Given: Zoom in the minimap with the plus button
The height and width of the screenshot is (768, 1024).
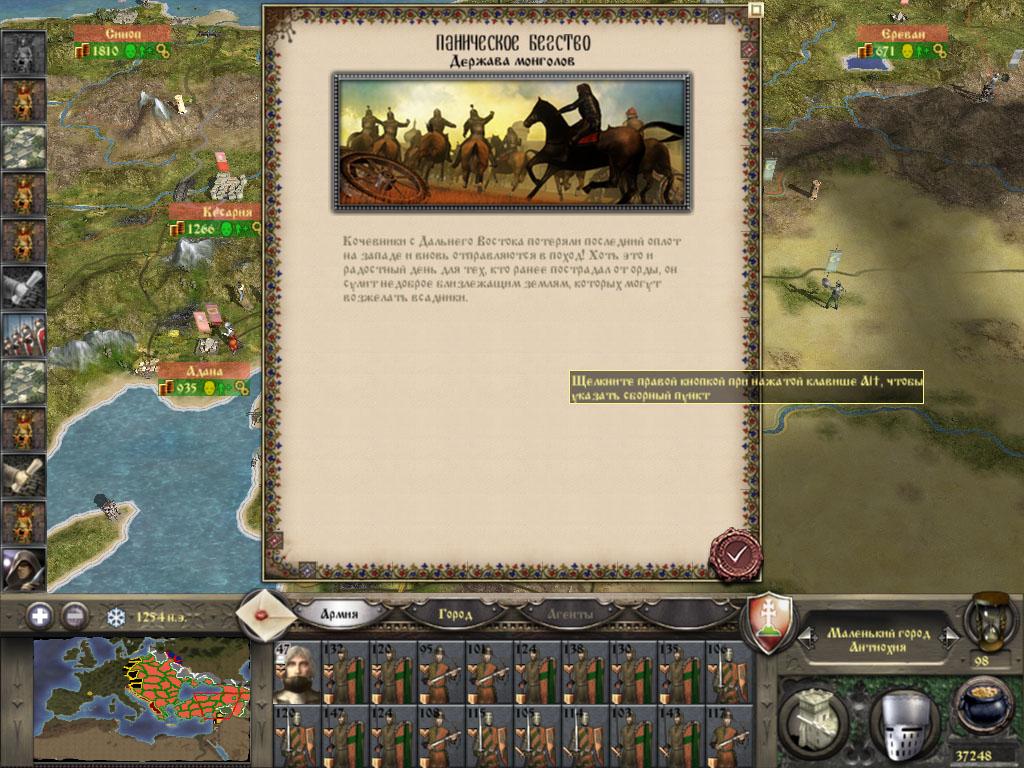Looking at the screenshot, I should point(40,615).
